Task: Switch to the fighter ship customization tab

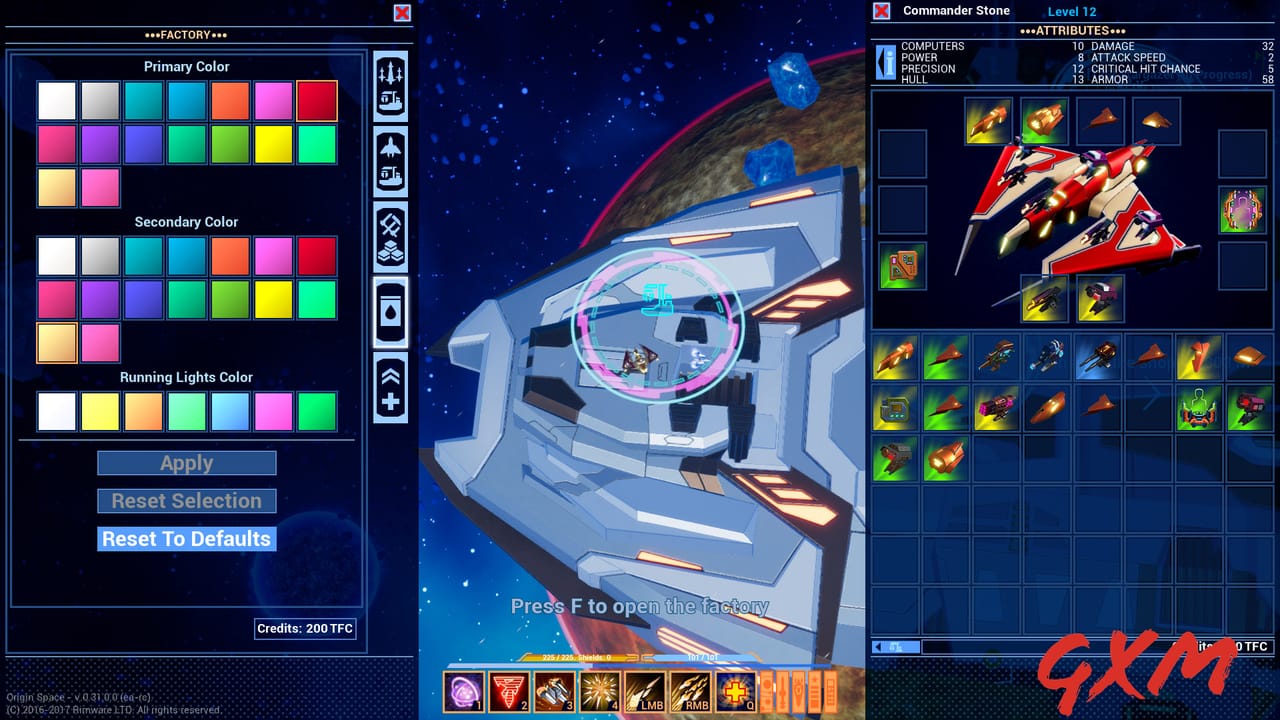Action: click(x=390, y=163)
